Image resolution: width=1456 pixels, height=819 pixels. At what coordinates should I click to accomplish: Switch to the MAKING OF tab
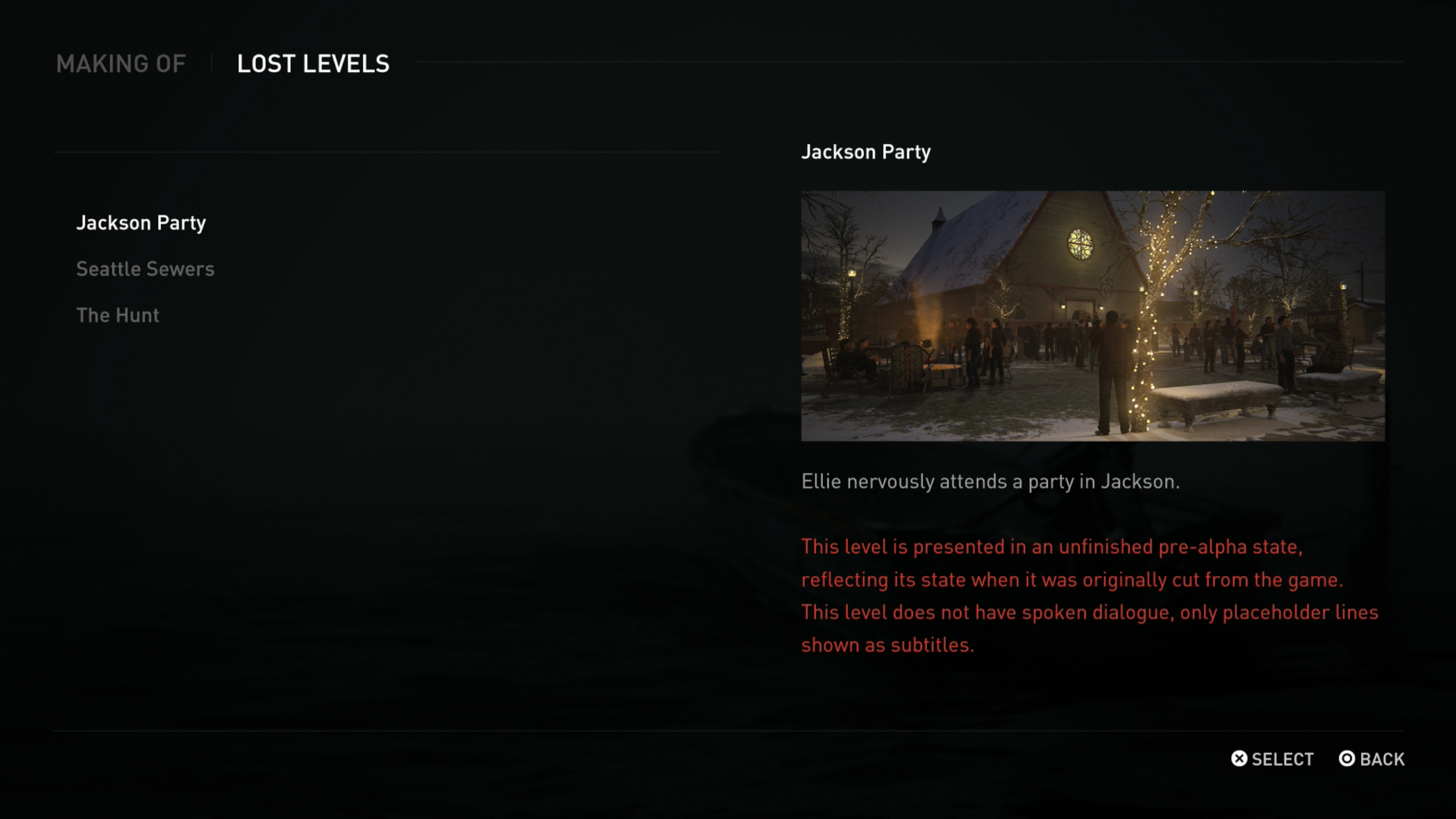point(121,64)
